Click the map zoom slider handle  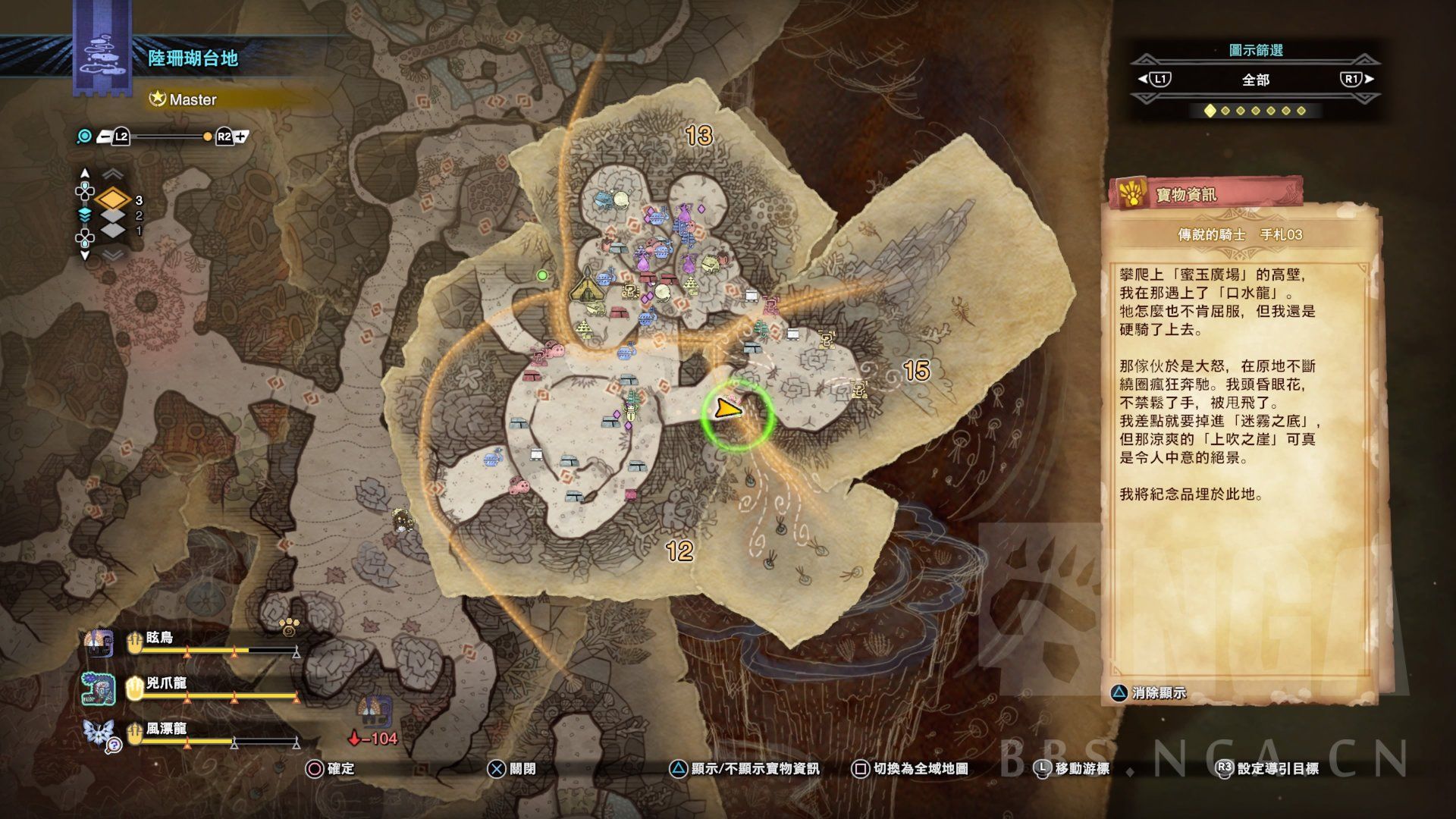click(x=207, y=137)
